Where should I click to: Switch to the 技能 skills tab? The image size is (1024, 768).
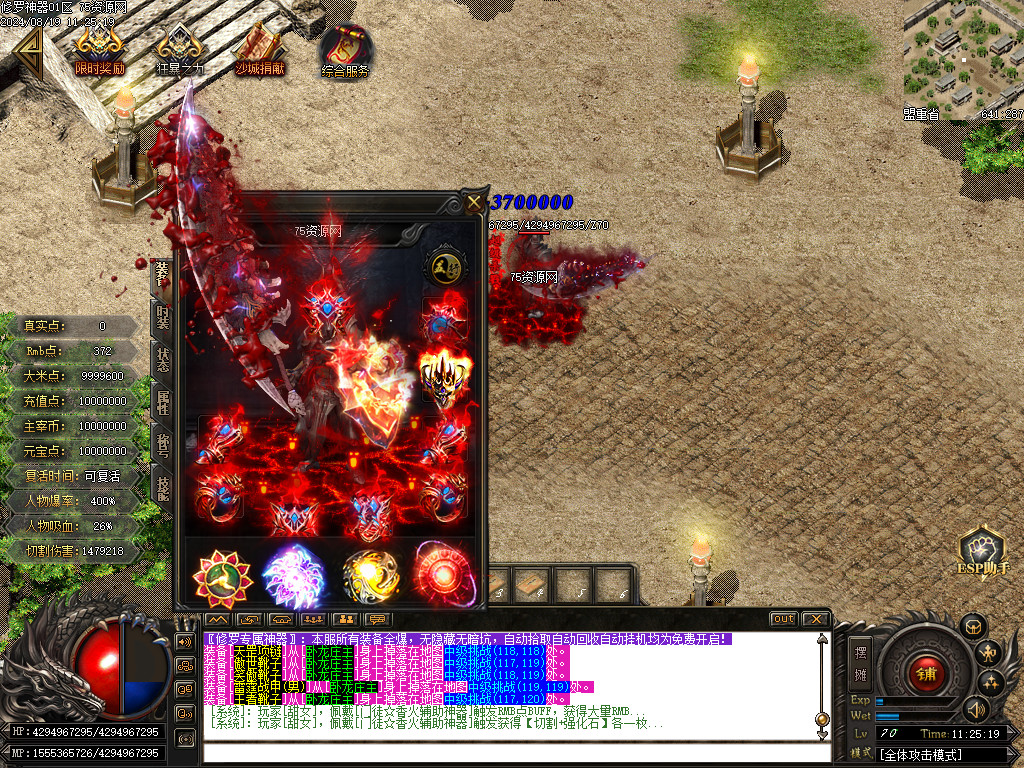point(162,486)
